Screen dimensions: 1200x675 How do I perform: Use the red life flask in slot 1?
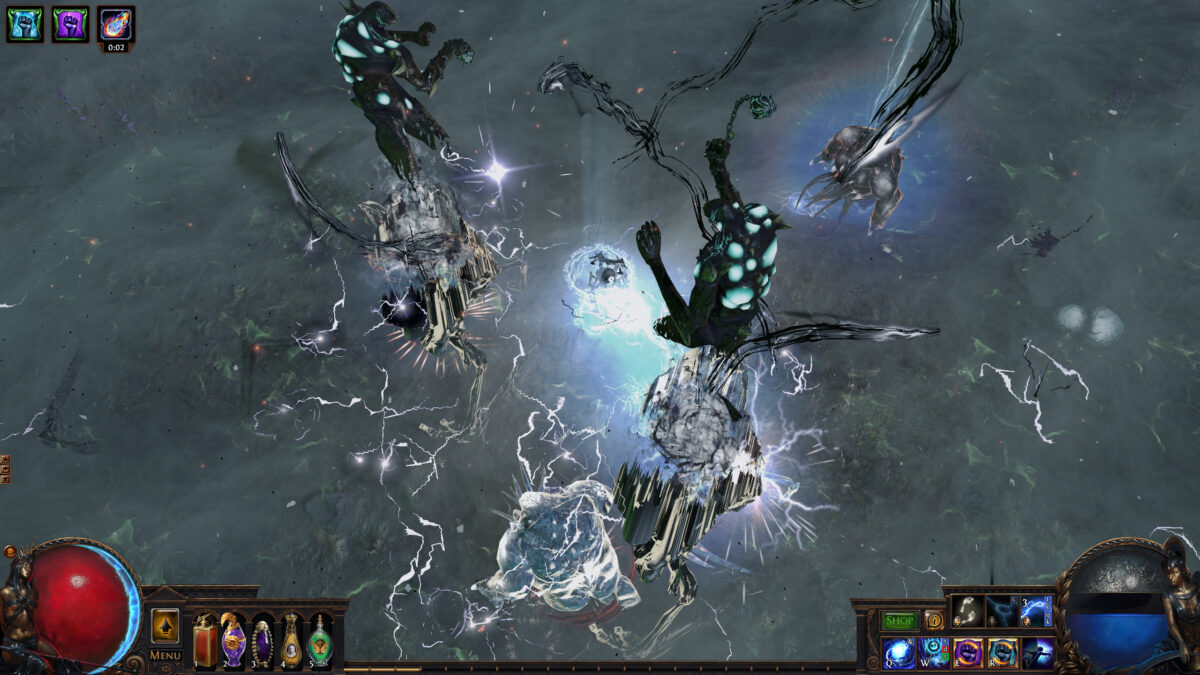point(205,638)
